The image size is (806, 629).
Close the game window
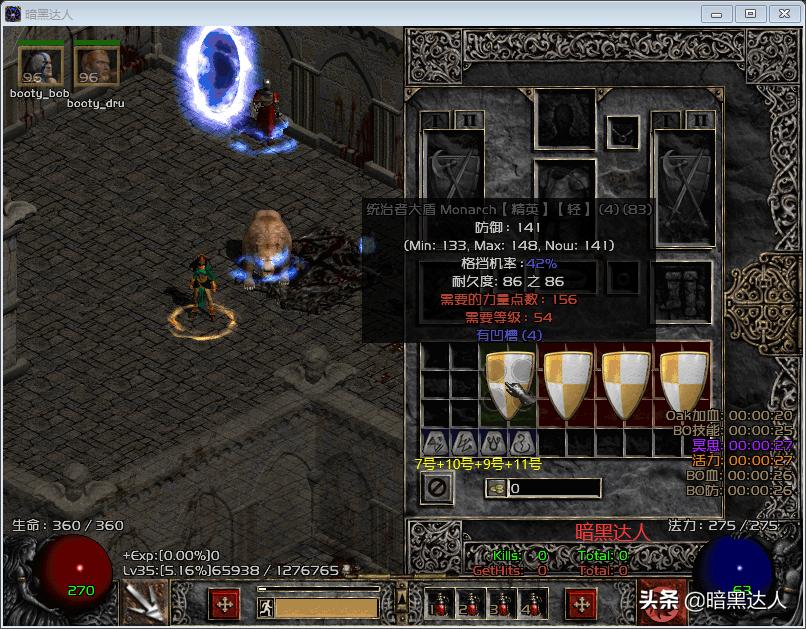coord(782,13)
